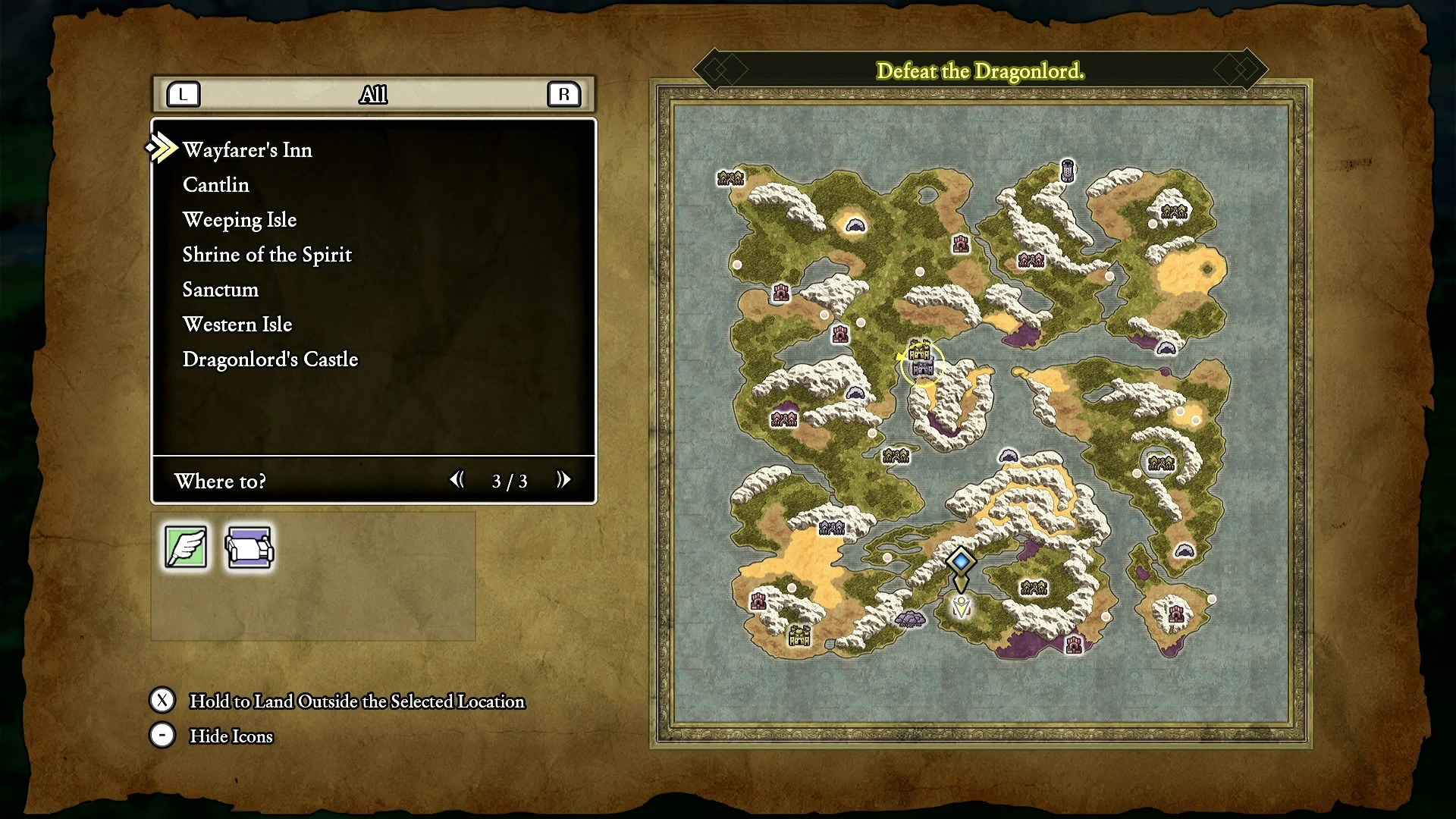Choose the Sanctum destination

tap(221, 290)
